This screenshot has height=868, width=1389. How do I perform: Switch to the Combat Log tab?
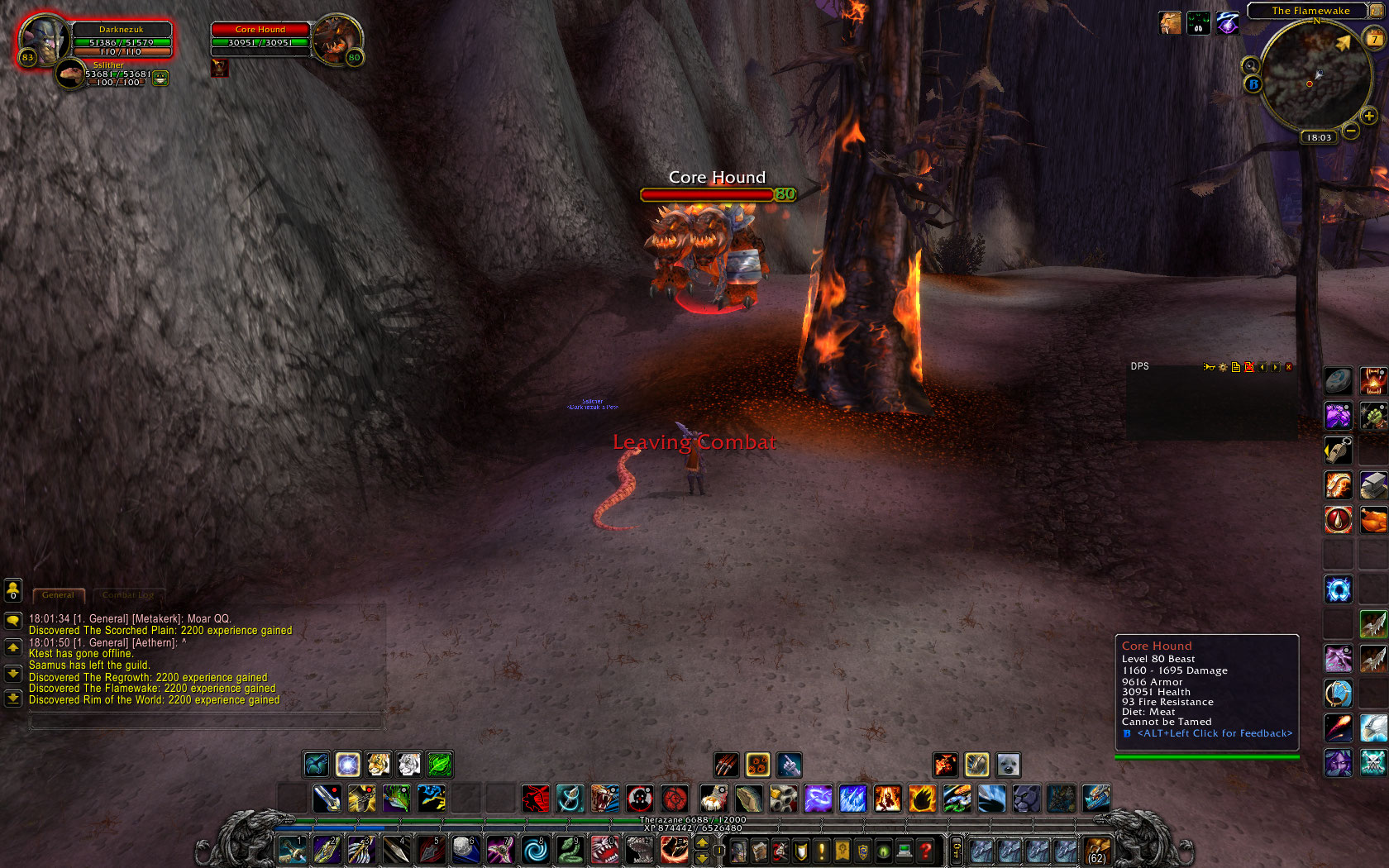(x=128, y=595)
